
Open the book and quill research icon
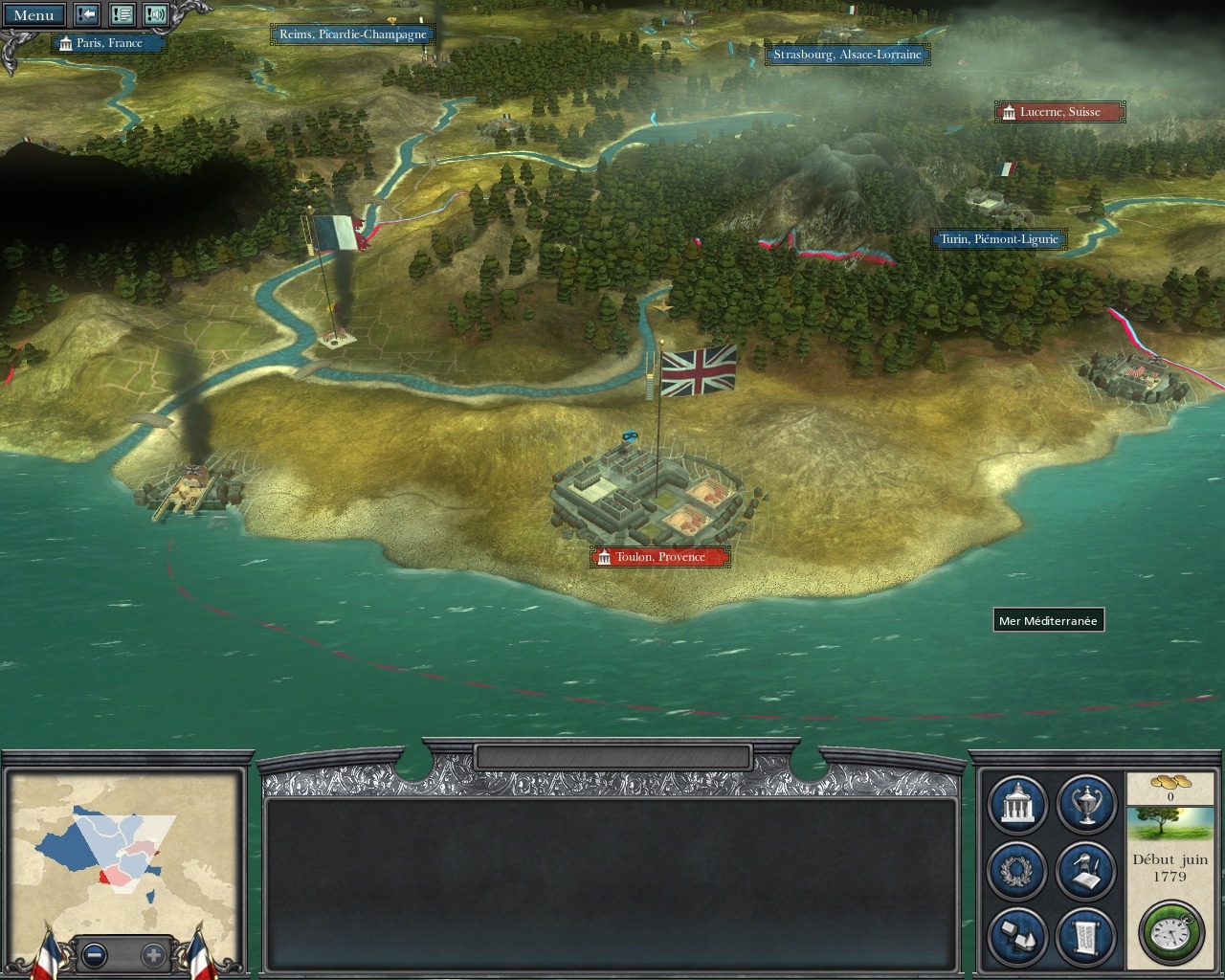pyautogui.click(x=1086, y=870)
